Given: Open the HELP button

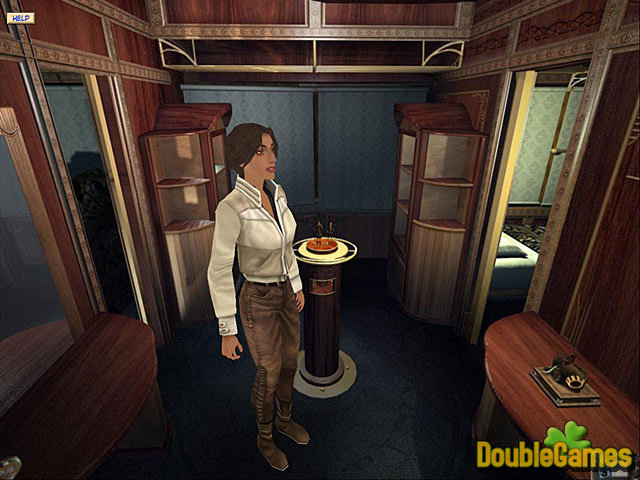Looking at the screenshot, I should [21, 18].
